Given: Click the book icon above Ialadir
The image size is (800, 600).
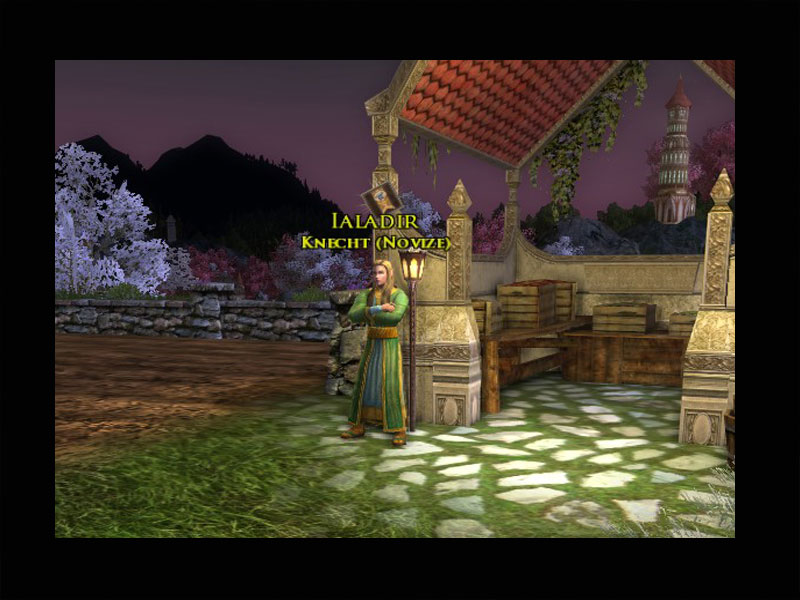Looking at the screenshot, I should (x=378, y=196).
